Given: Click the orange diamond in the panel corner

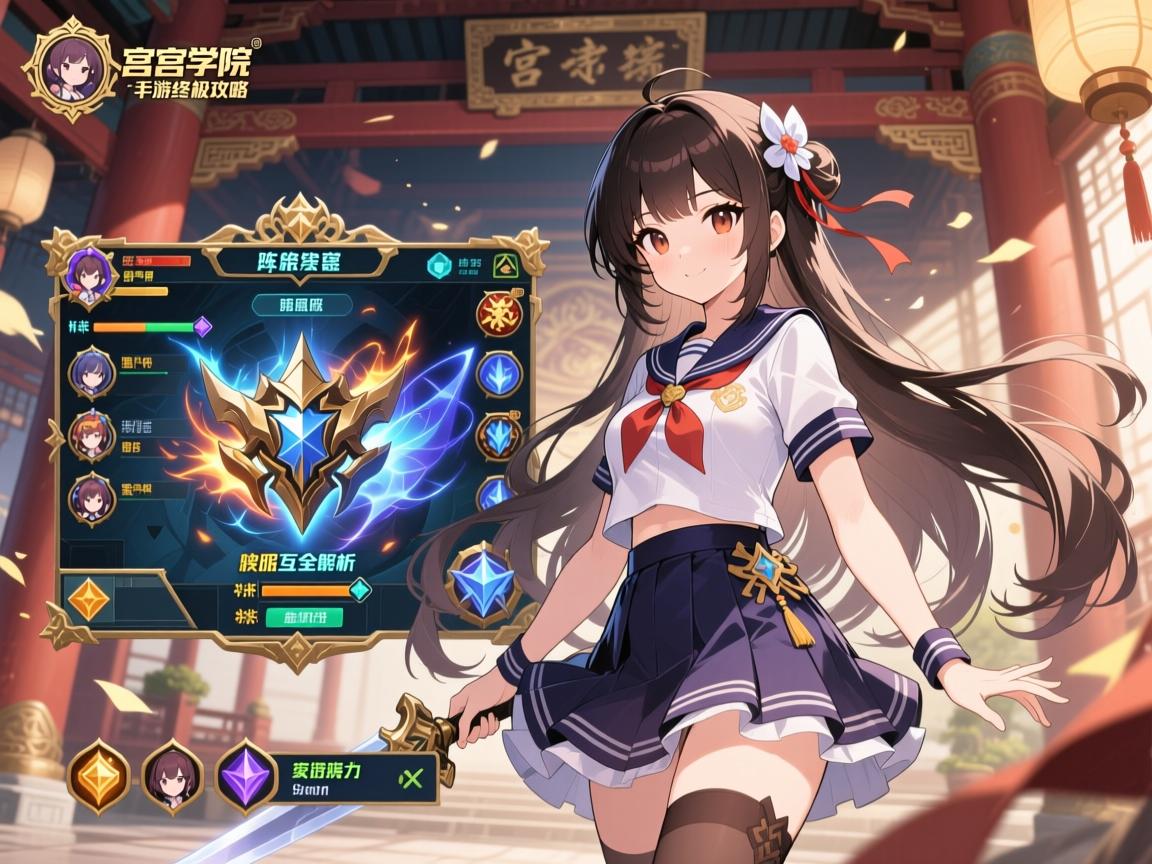Looking at the screenshot, I should (x=88, y=599).
